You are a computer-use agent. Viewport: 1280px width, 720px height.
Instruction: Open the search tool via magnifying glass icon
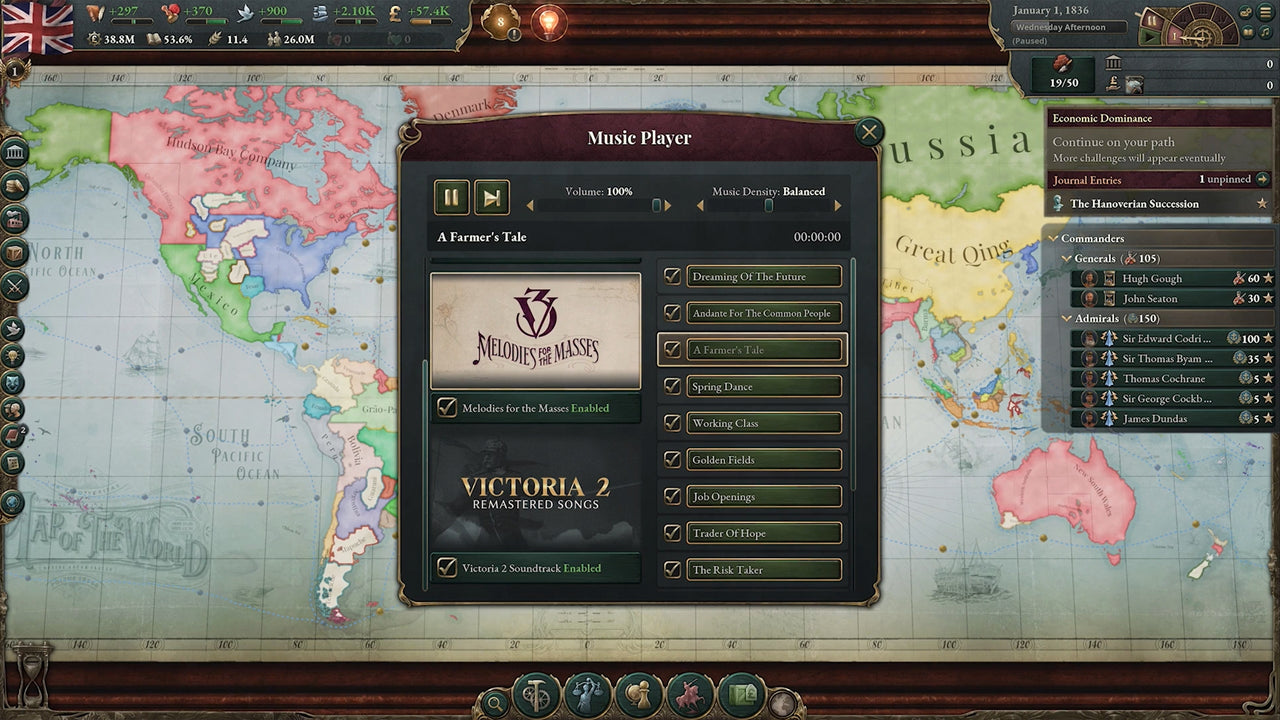pyautogui.click(x=495, y=703)
